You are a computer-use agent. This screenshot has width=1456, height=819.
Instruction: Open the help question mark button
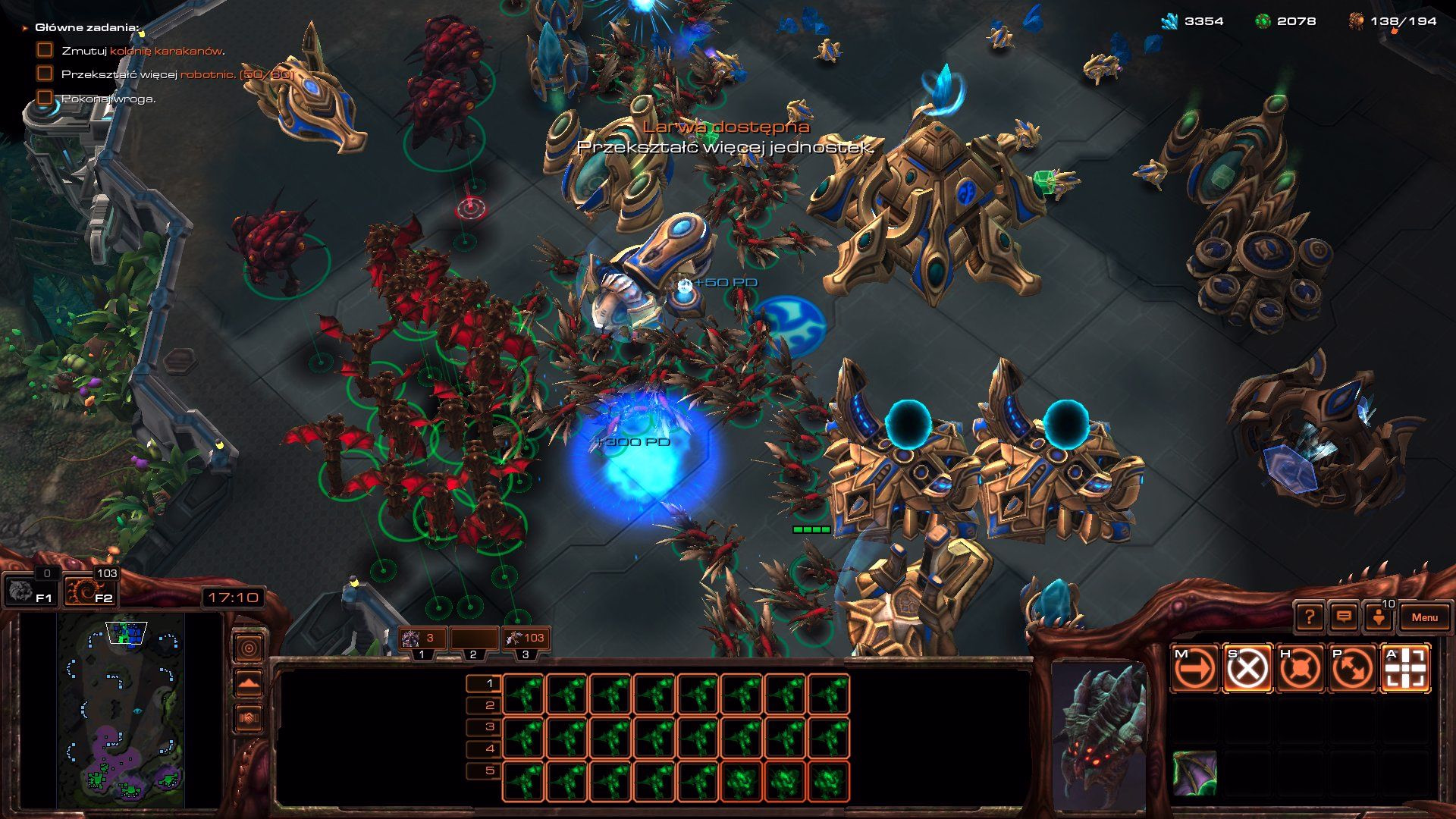point(1310,617)
